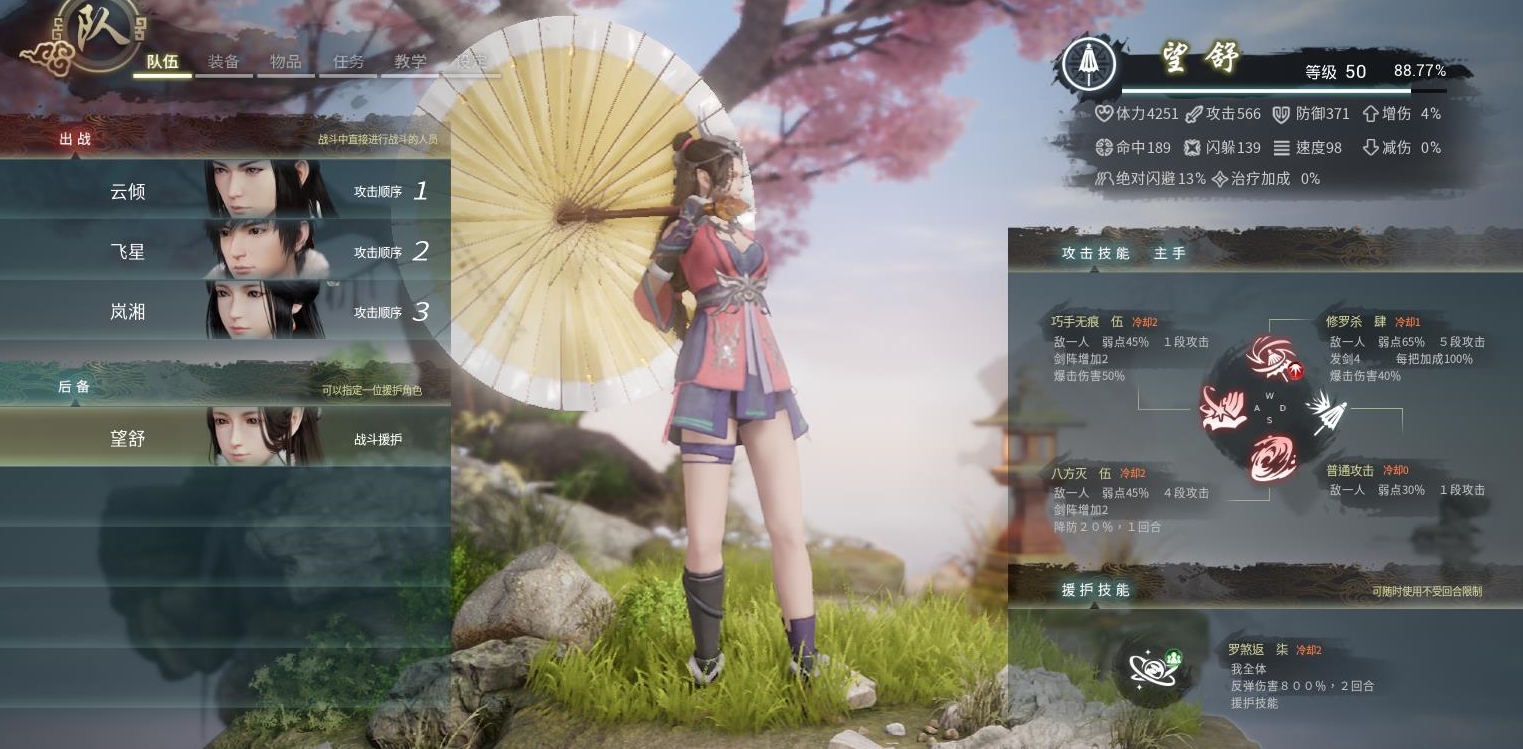Open the 物品 items tab

(x=285, y=62)
